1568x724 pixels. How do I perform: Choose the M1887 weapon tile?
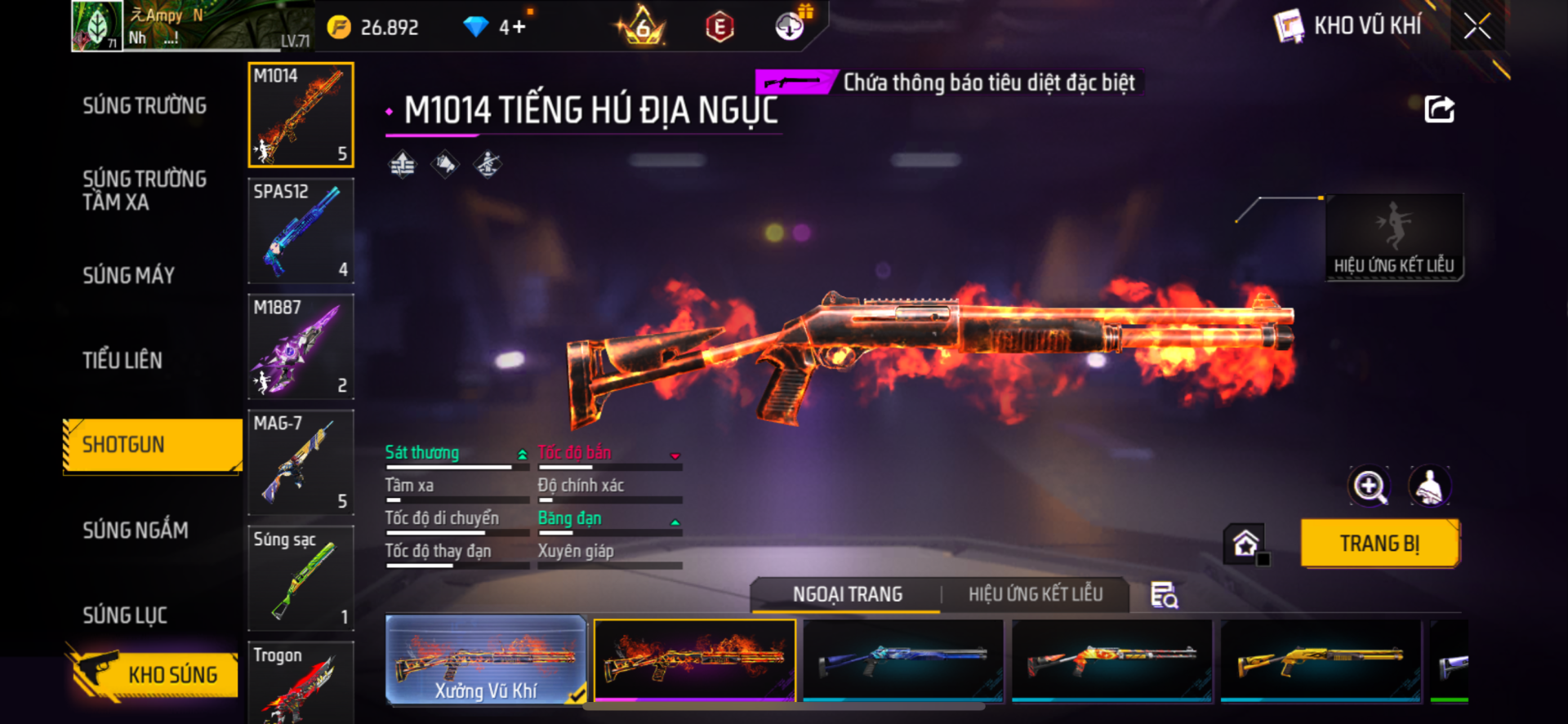(x=301, y=346)
